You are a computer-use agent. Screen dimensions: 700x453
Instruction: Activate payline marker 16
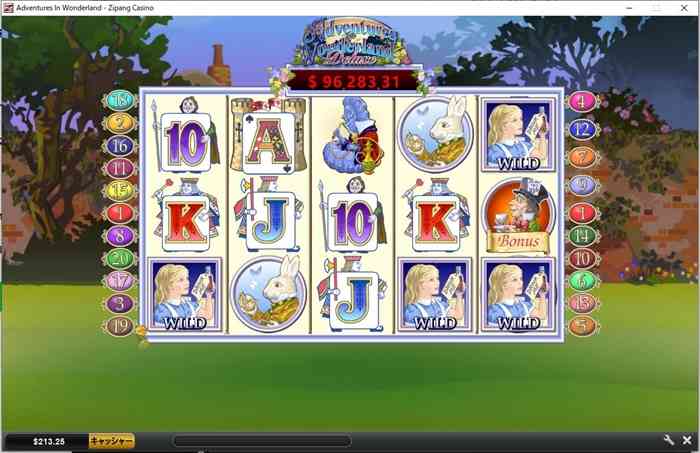click(x=121, y=146)
